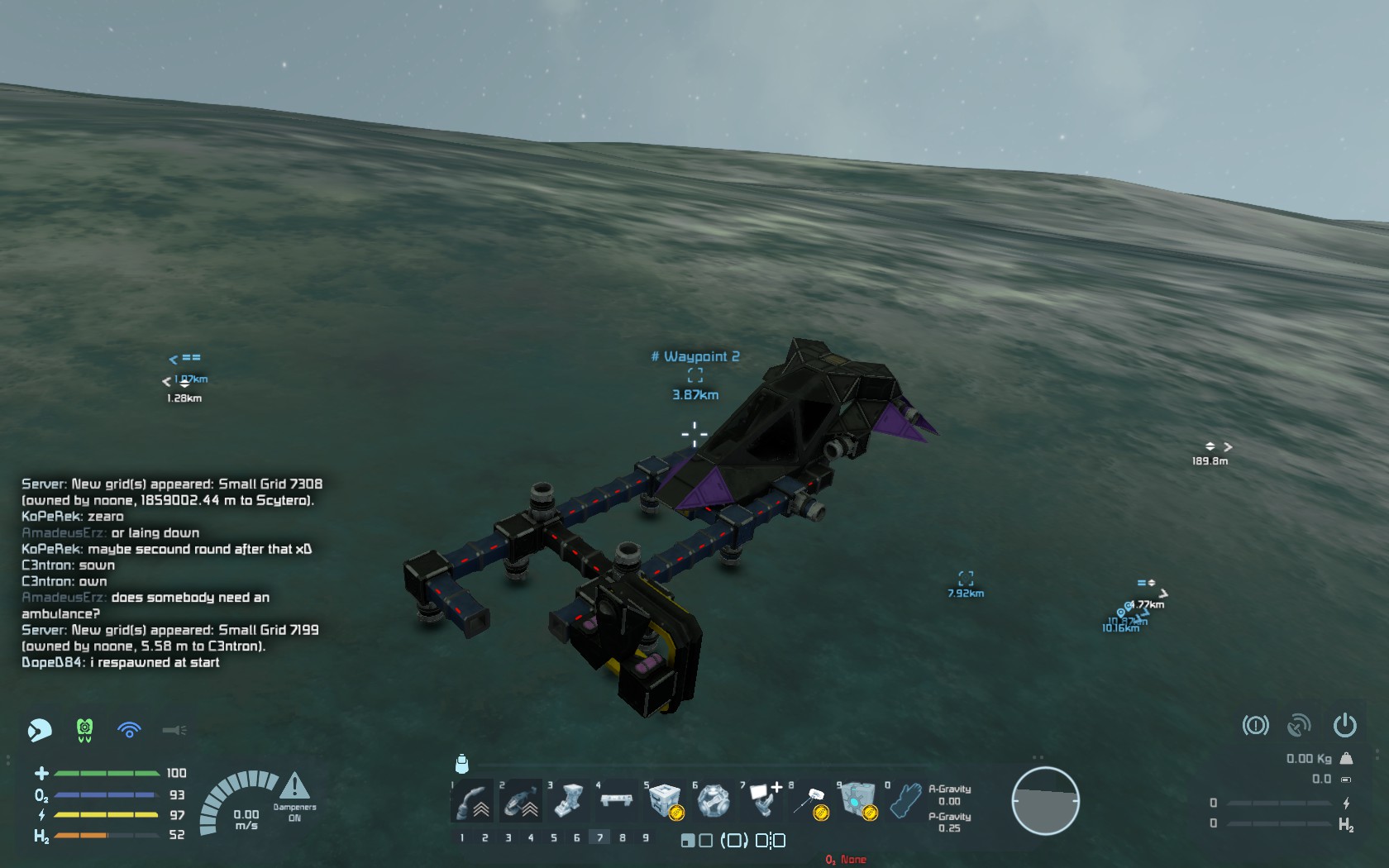This screenshot has height=868, width=1389.
Task: Switch to toolbar page 3
Action: (x=508, y=837)
